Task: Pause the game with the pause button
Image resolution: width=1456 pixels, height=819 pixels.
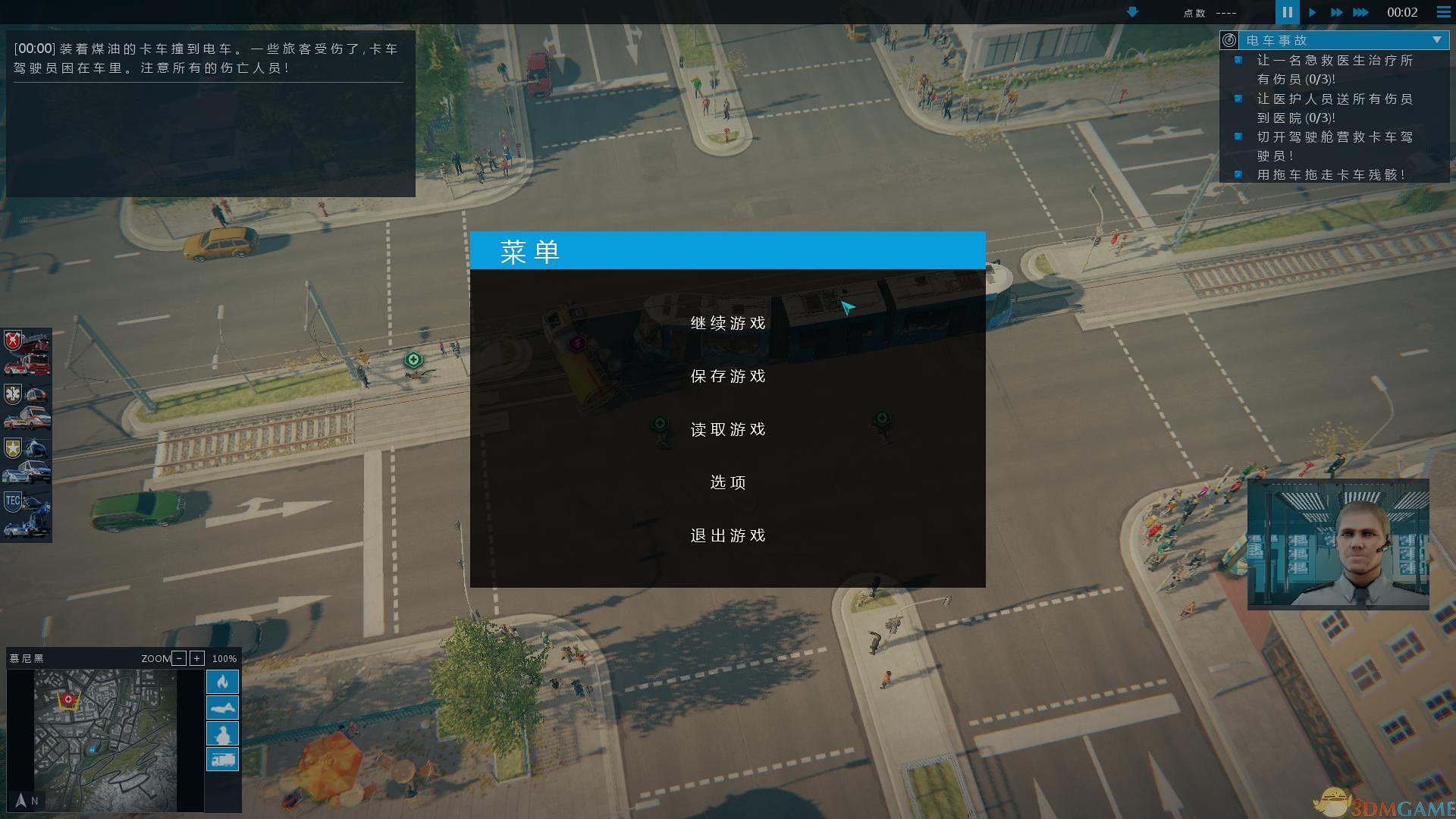Action: pyautogui.click(x=1287, y=12)
